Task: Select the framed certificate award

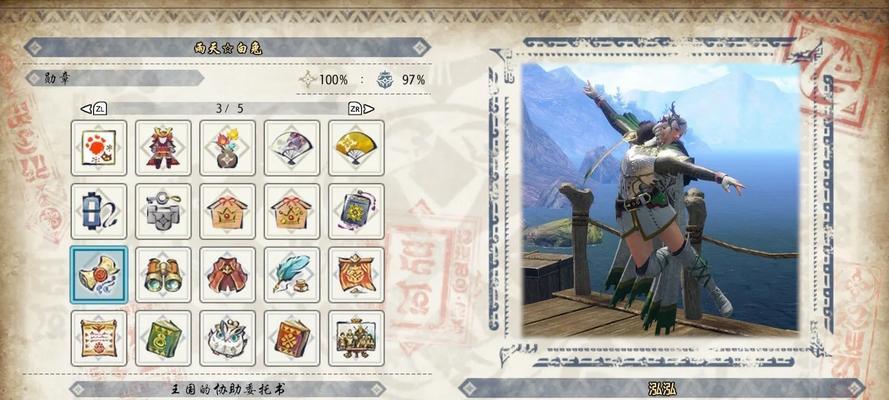Action: [99, 338]
